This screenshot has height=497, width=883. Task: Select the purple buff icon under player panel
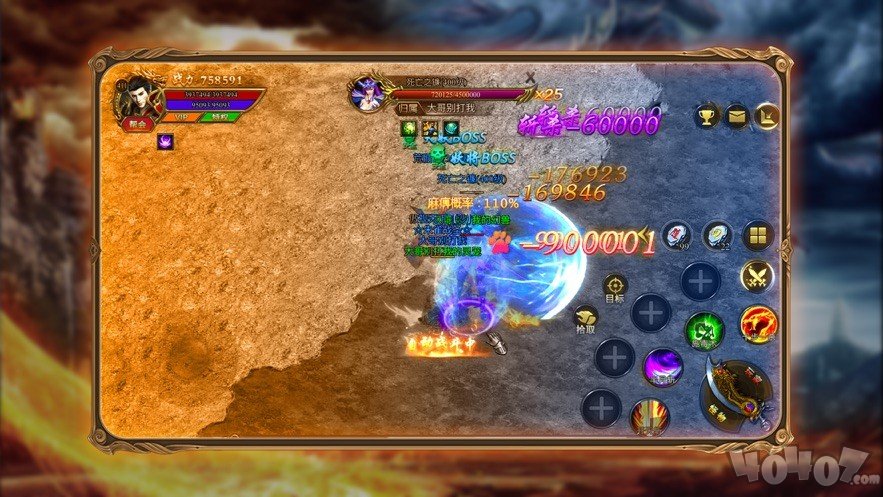click(165, 142)
